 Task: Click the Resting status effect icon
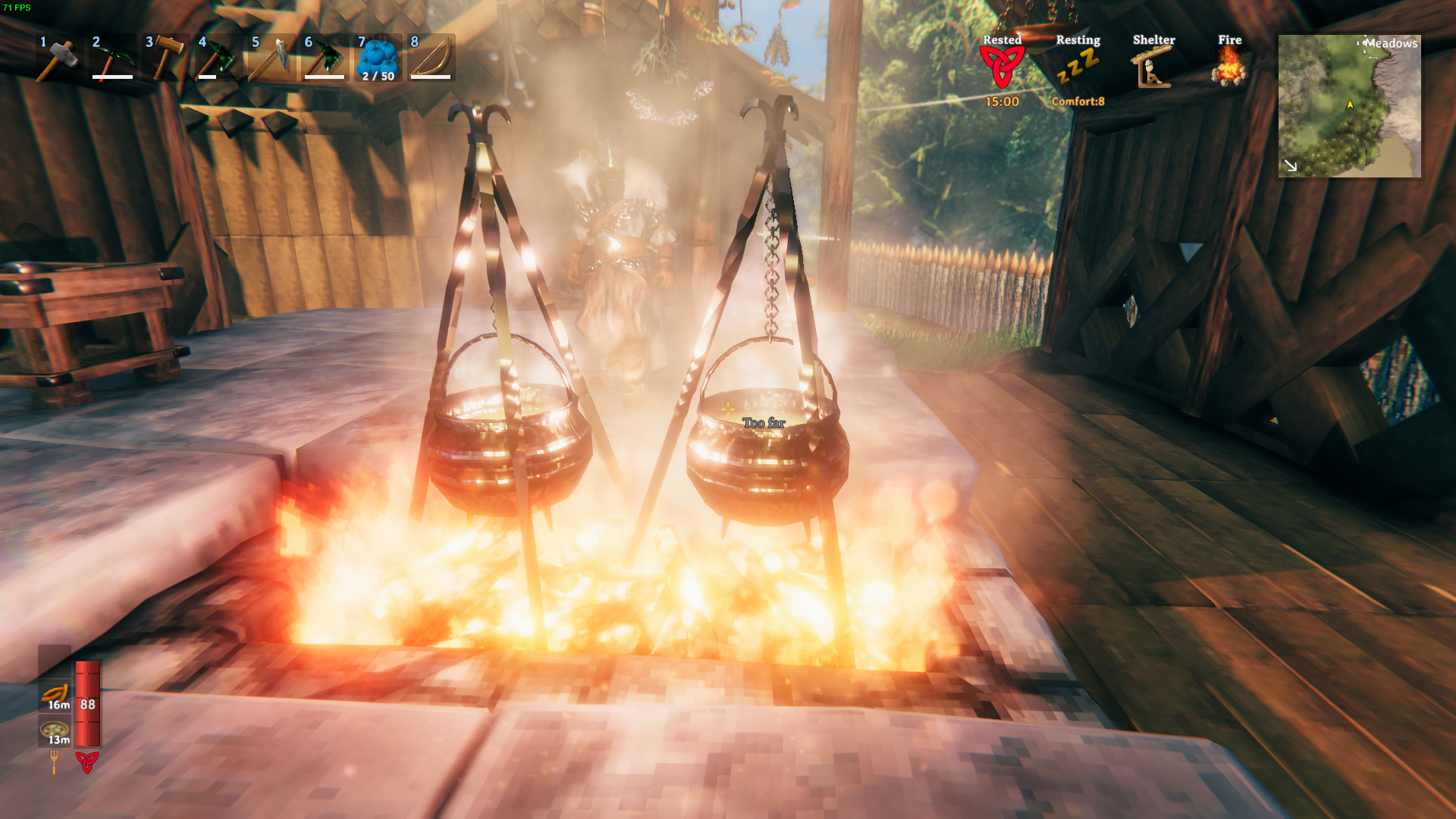point(1078,67)
